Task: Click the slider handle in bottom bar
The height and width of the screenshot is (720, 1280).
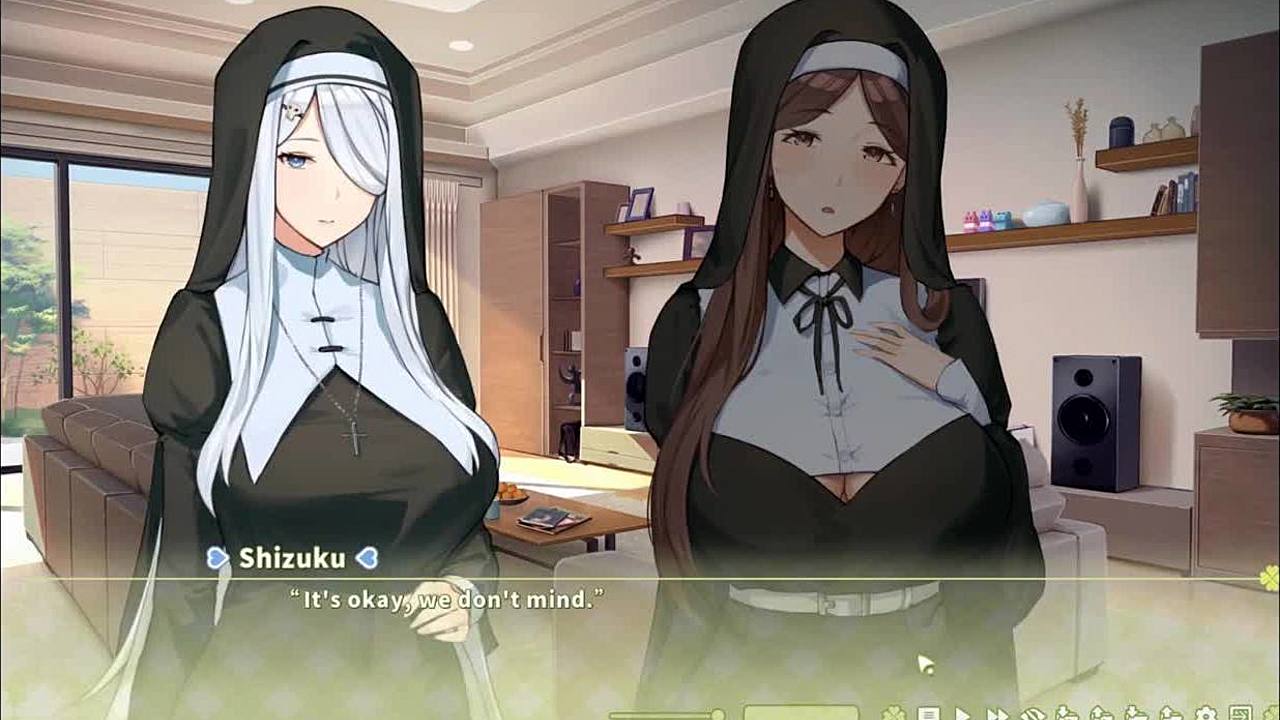Action: click(x=718, y=714)
